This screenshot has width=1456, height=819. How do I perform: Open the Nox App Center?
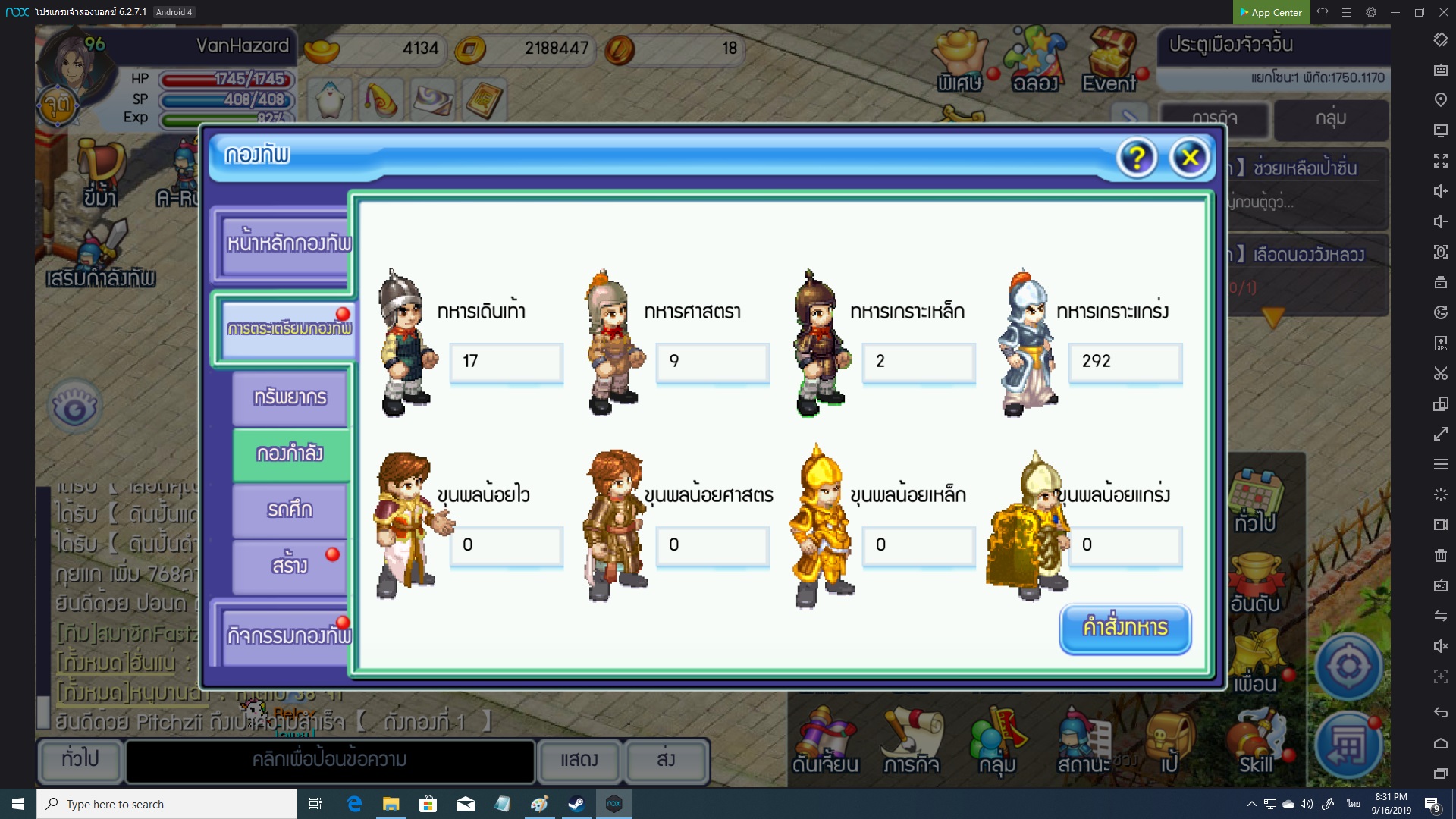[x=1270, y=12]
